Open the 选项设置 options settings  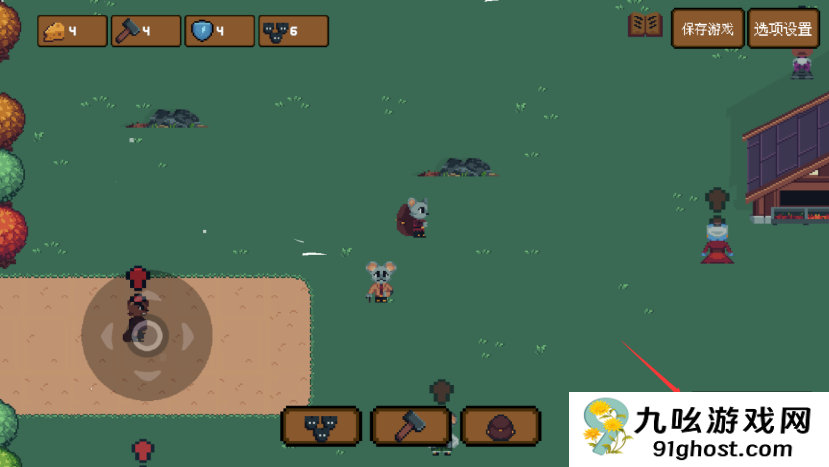(783, 29)
